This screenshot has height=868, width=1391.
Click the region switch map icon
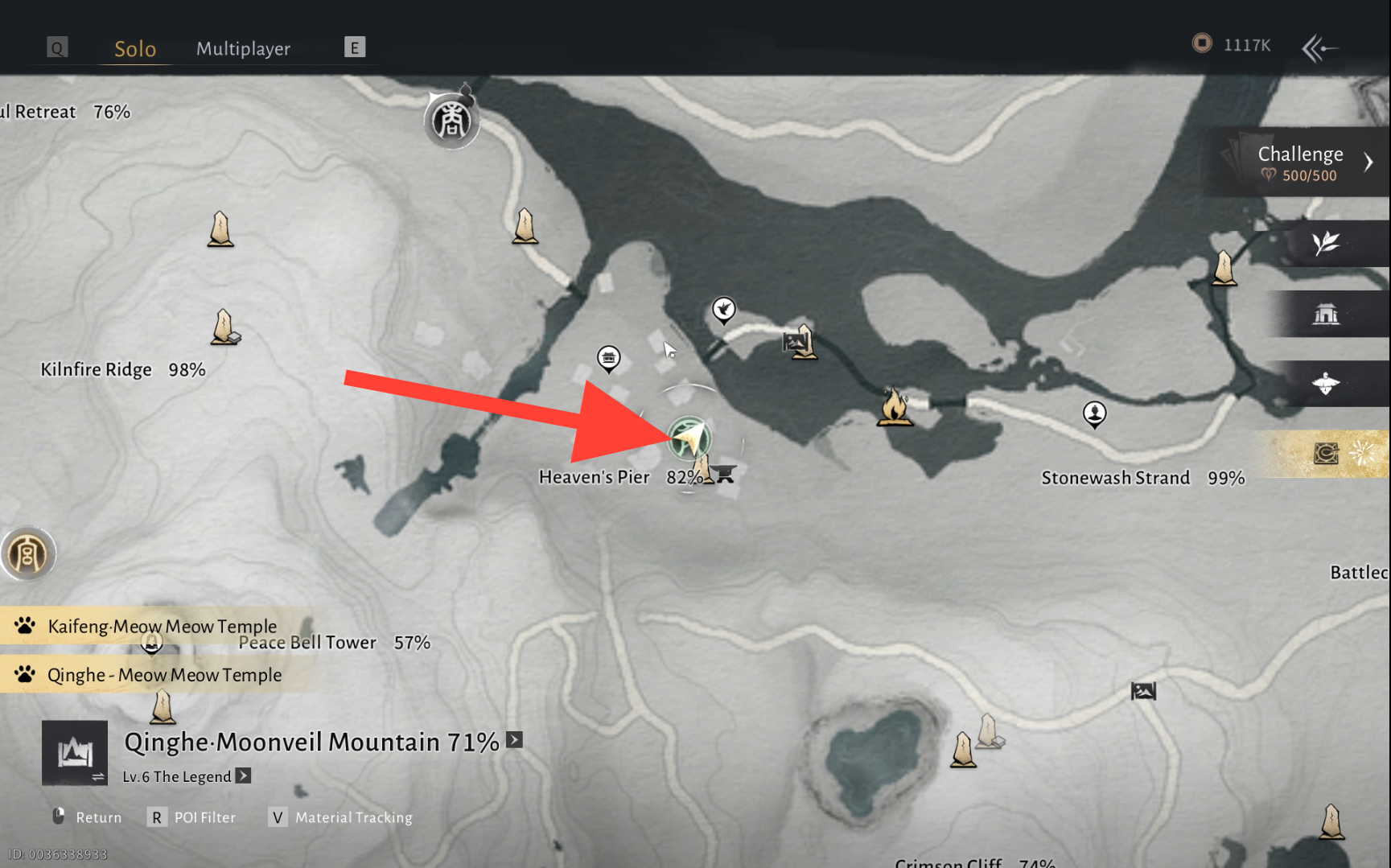75,753
